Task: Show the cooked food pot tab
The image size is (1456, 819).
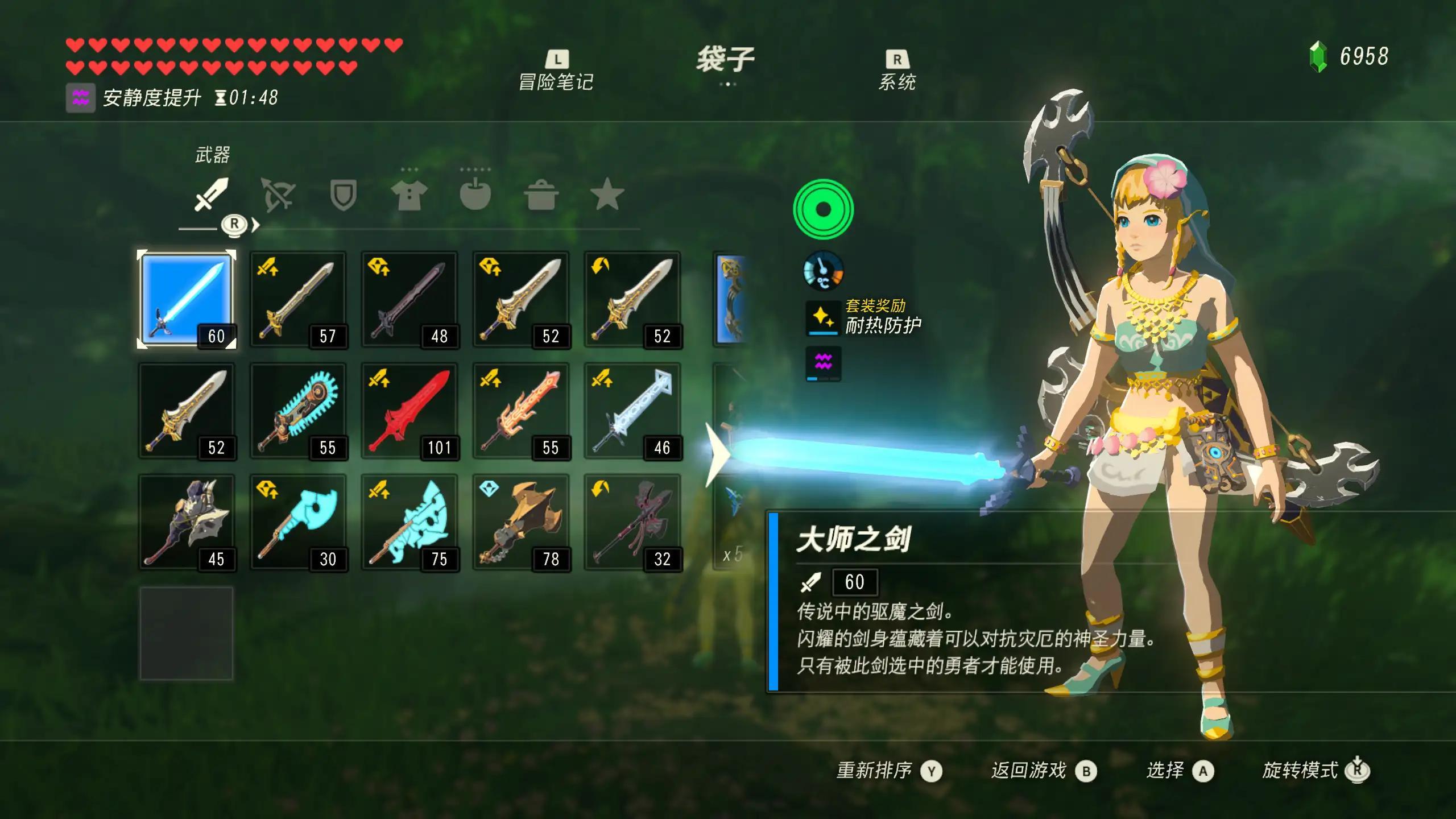Action: click(x=541, y=195)
